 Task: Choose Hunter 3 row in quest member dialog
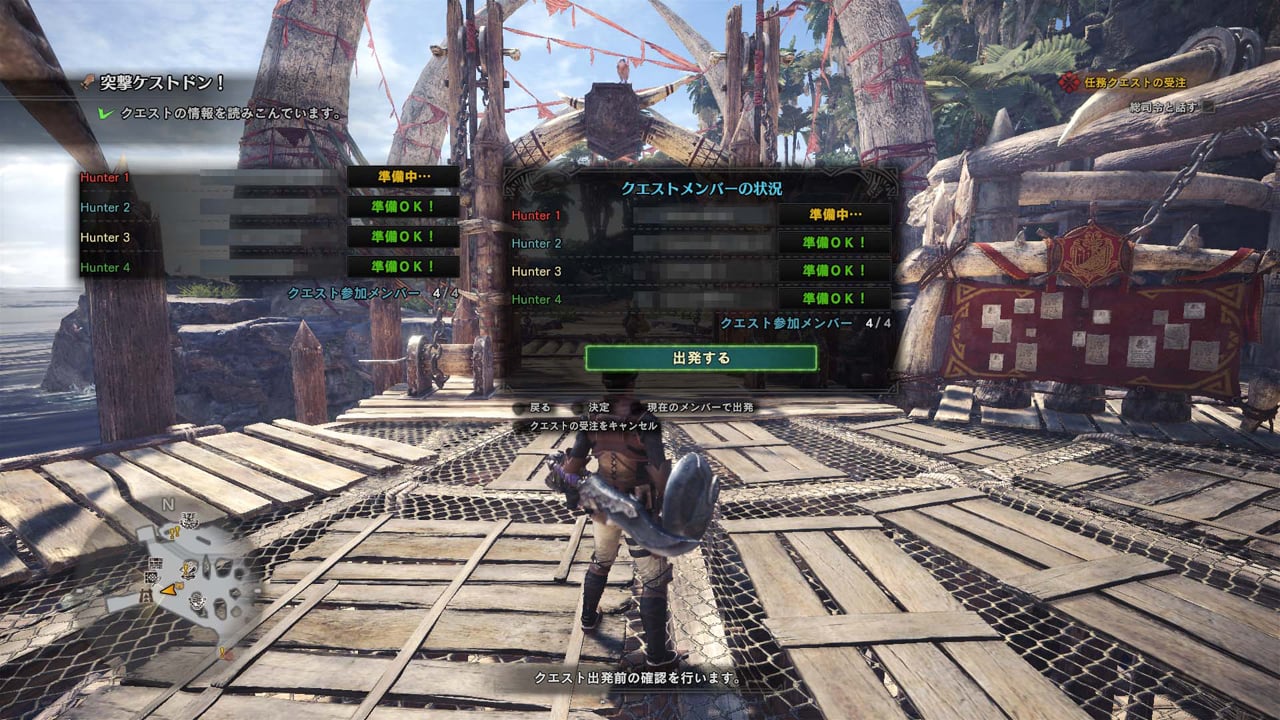click(x=700, y=271)
